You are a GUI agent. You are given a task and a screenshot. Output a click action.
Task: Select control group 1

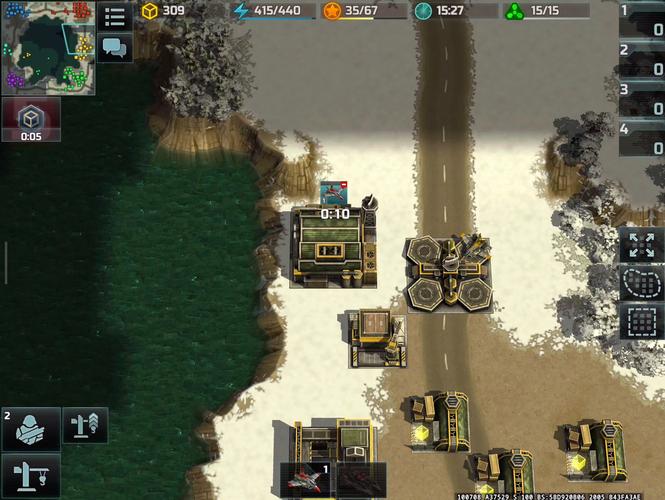point(641,22)
